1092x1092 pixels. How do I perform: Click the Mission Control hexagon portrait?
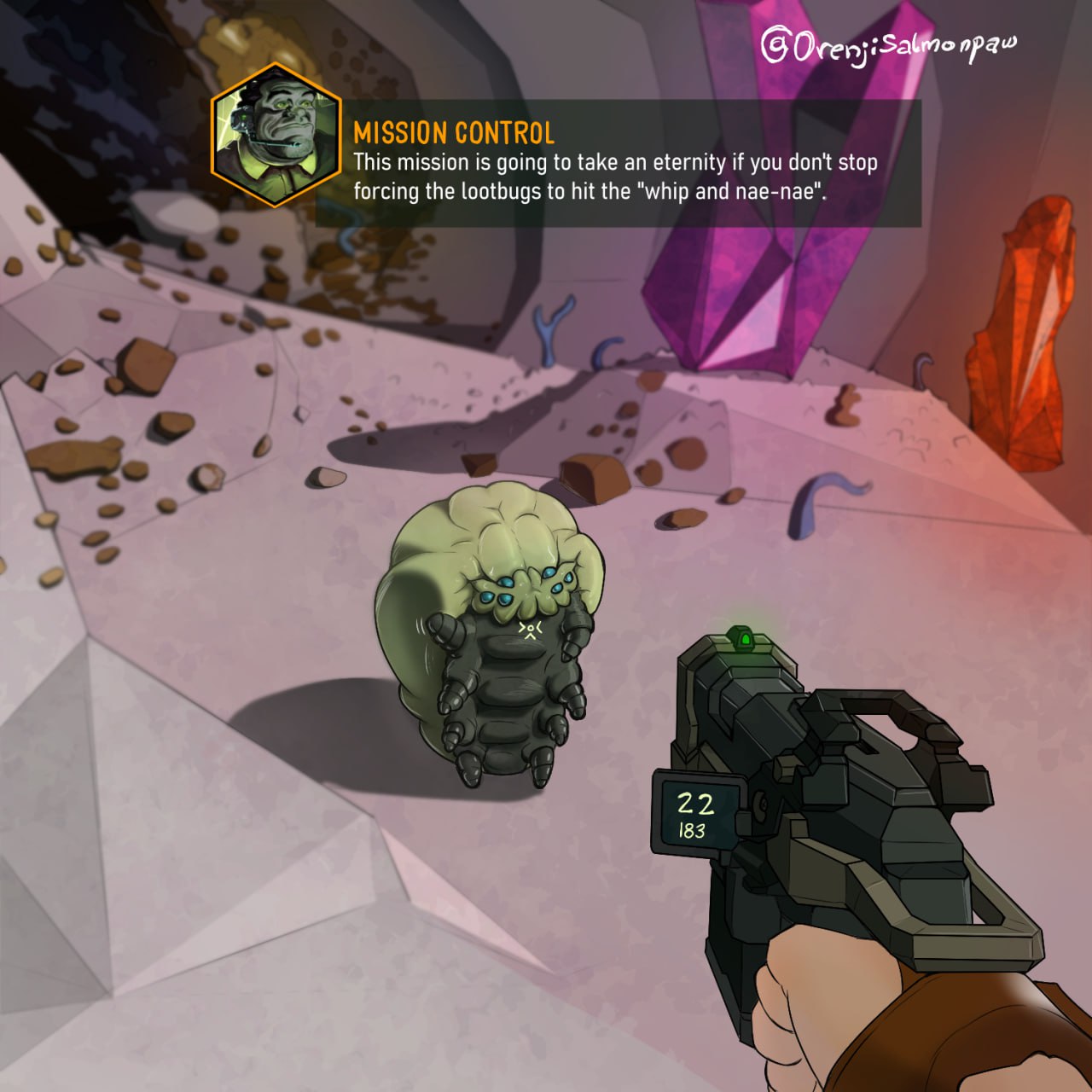click(275, 135)
